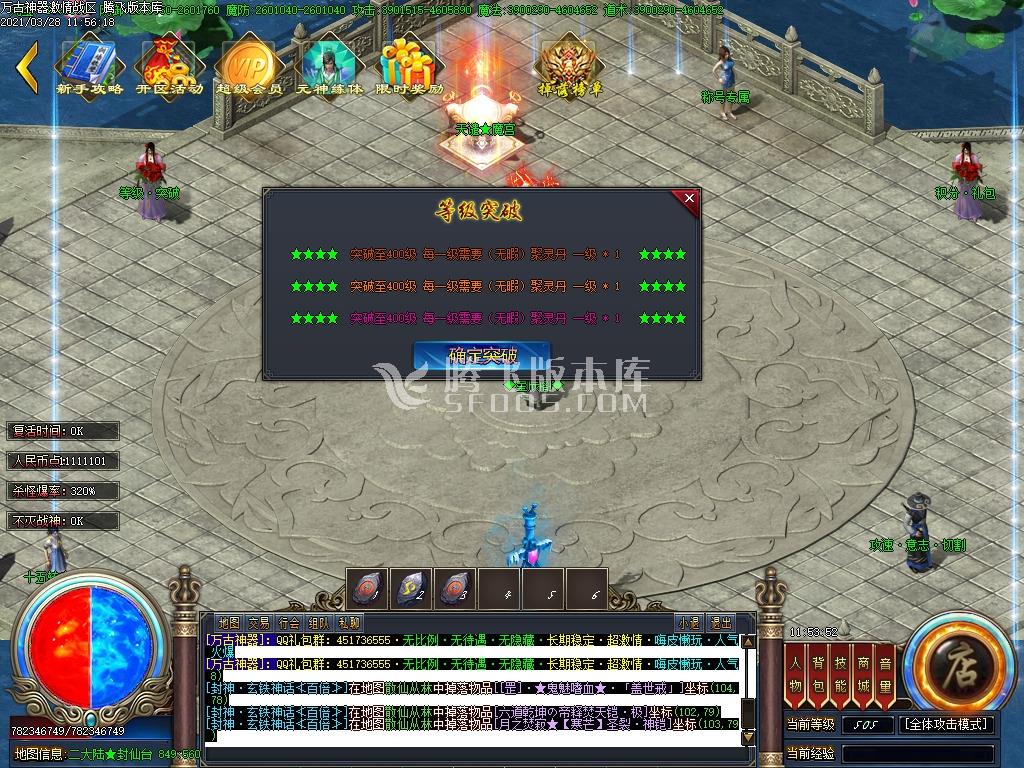Close the 等级突破 dialog
The width and height of the screenshot is (1024, 768).
pyautogui.click(x=689, y=198)
